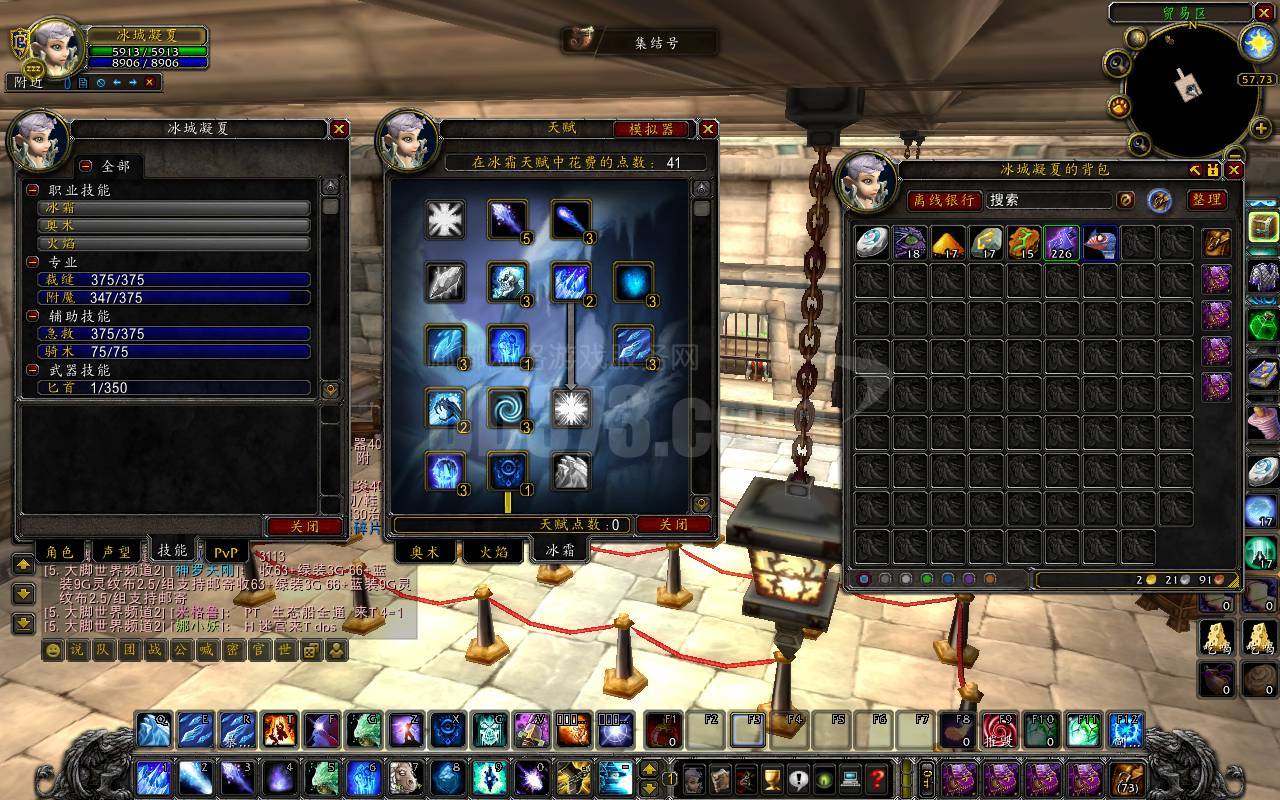This screenshot has height=800, width=1280.
Task: Show the 声望 reputation tab
Action: point(117,551)
